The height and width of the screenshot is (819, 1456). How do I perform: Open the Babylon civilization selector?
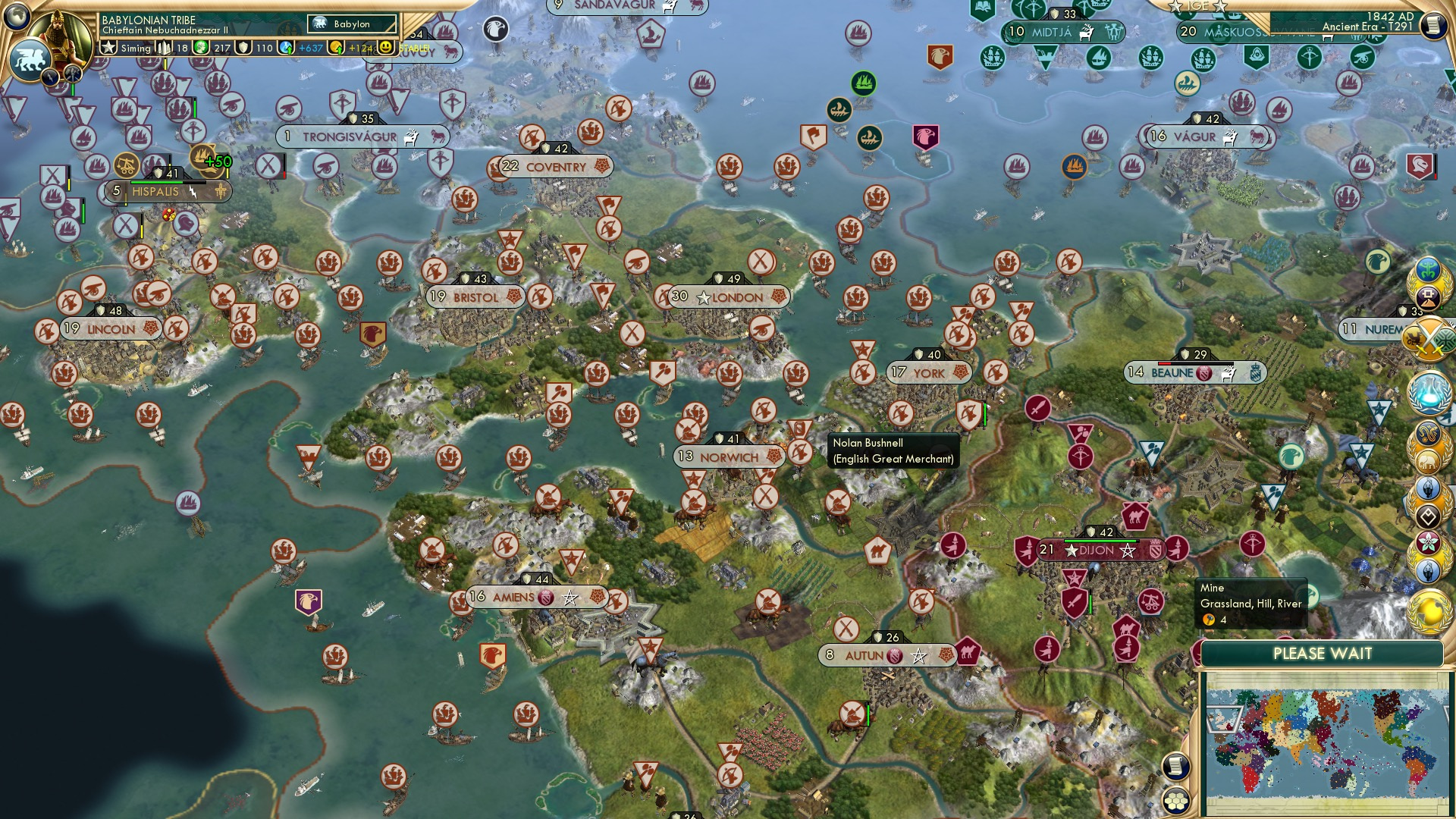350,24
